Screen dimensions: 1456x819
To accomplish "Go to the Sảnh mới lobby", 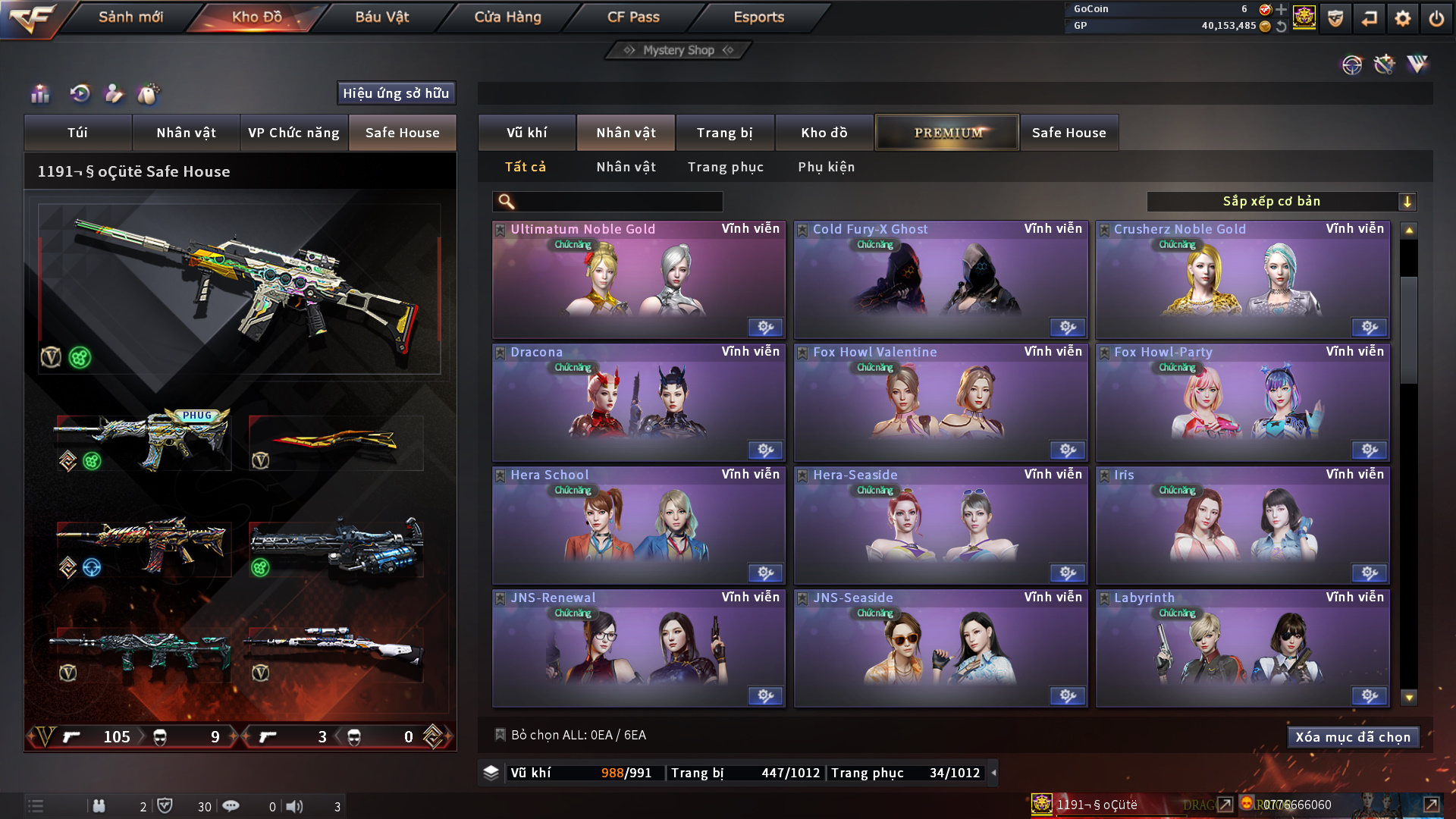I will tap(130, 17).
